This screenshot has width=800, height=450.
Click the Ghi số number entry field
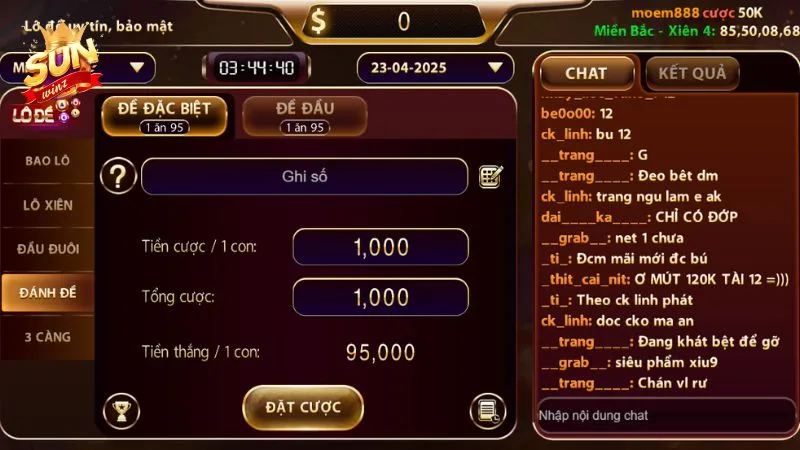(304, 177)
